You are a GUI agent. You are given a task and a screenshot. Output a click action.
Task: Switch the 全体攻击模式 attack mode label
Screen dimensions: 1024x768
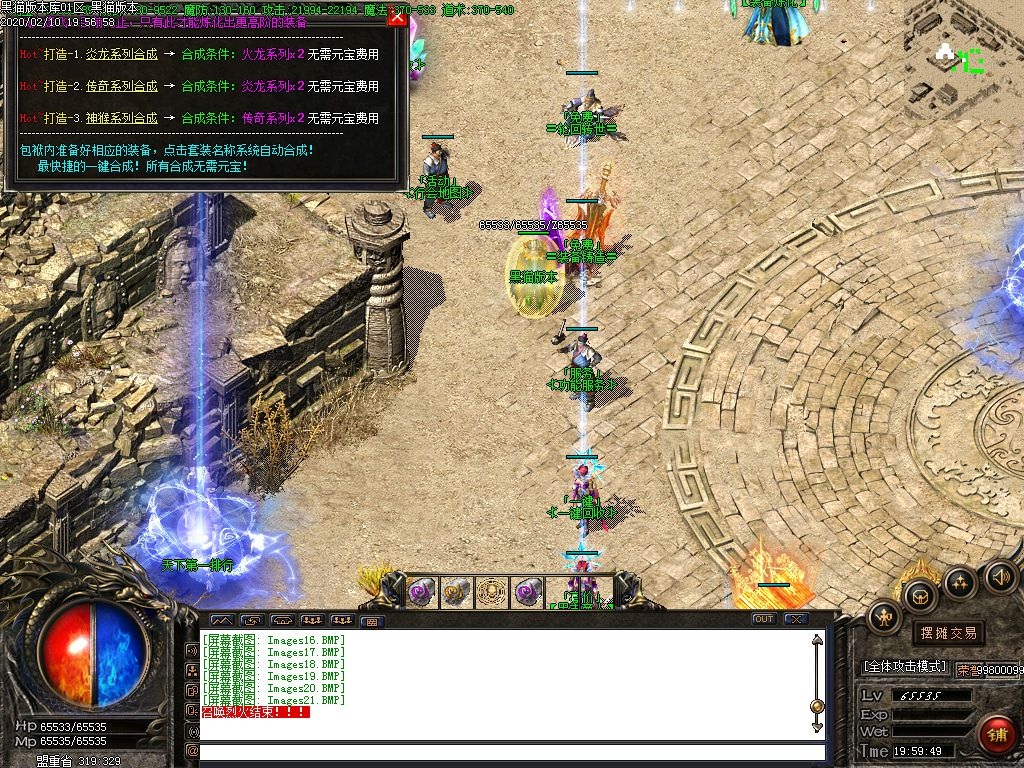(904, 666)
